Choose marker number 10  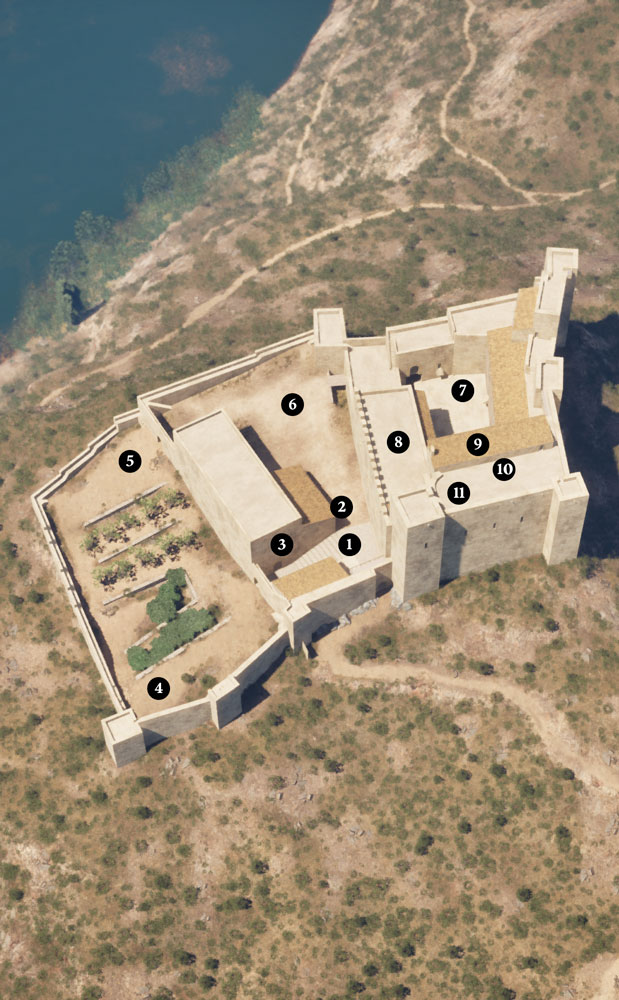click(503, 468)
